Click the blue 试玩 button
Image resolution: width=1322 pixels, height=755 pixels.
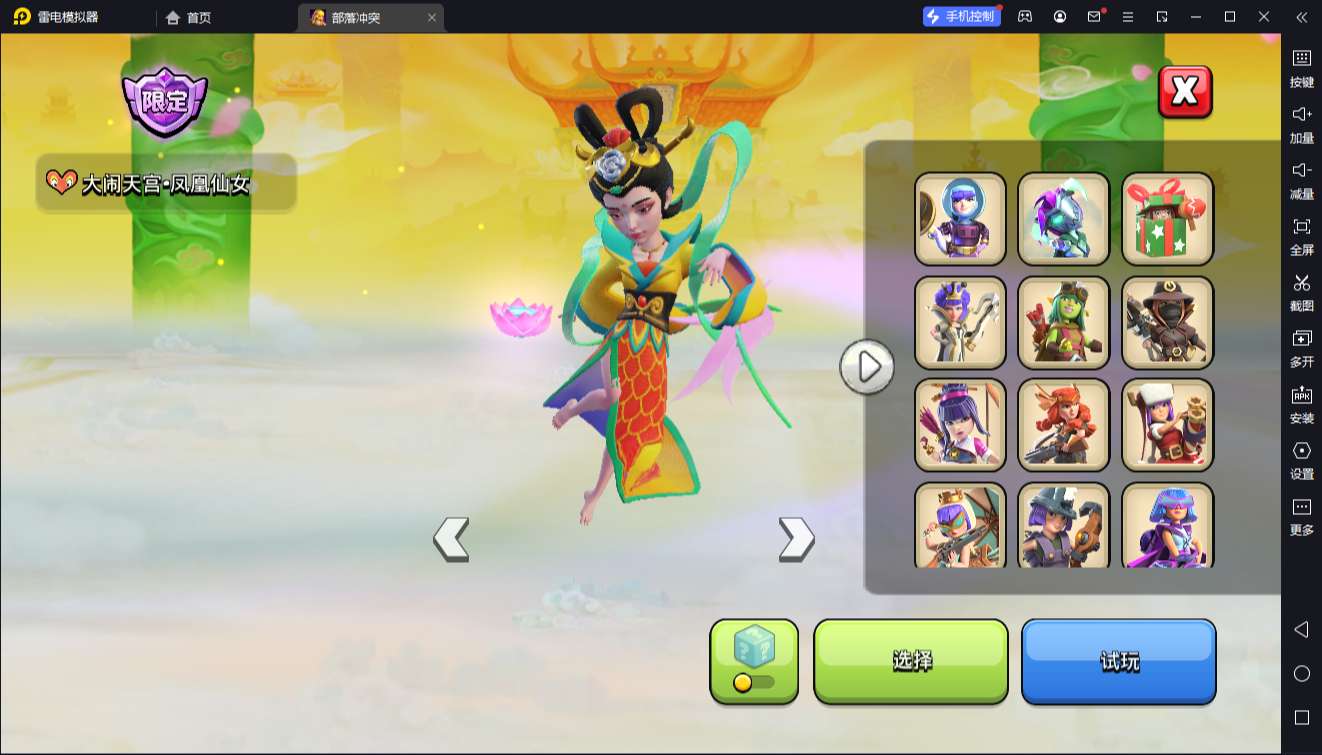point(1118,661)
